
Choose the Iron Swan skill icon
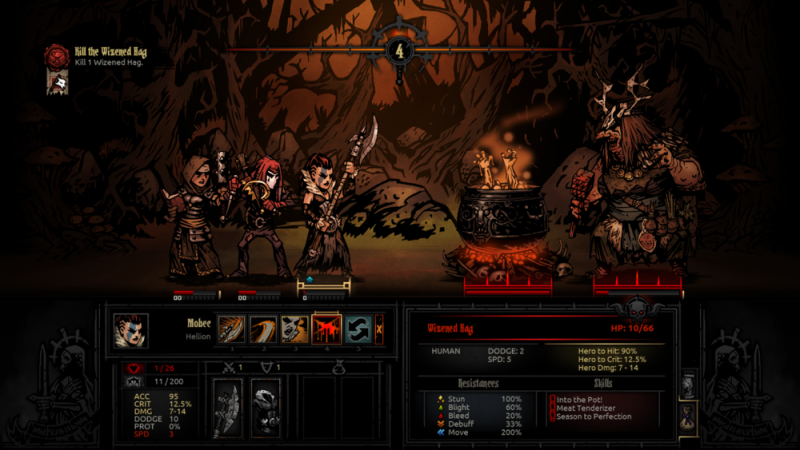[264, 328]
